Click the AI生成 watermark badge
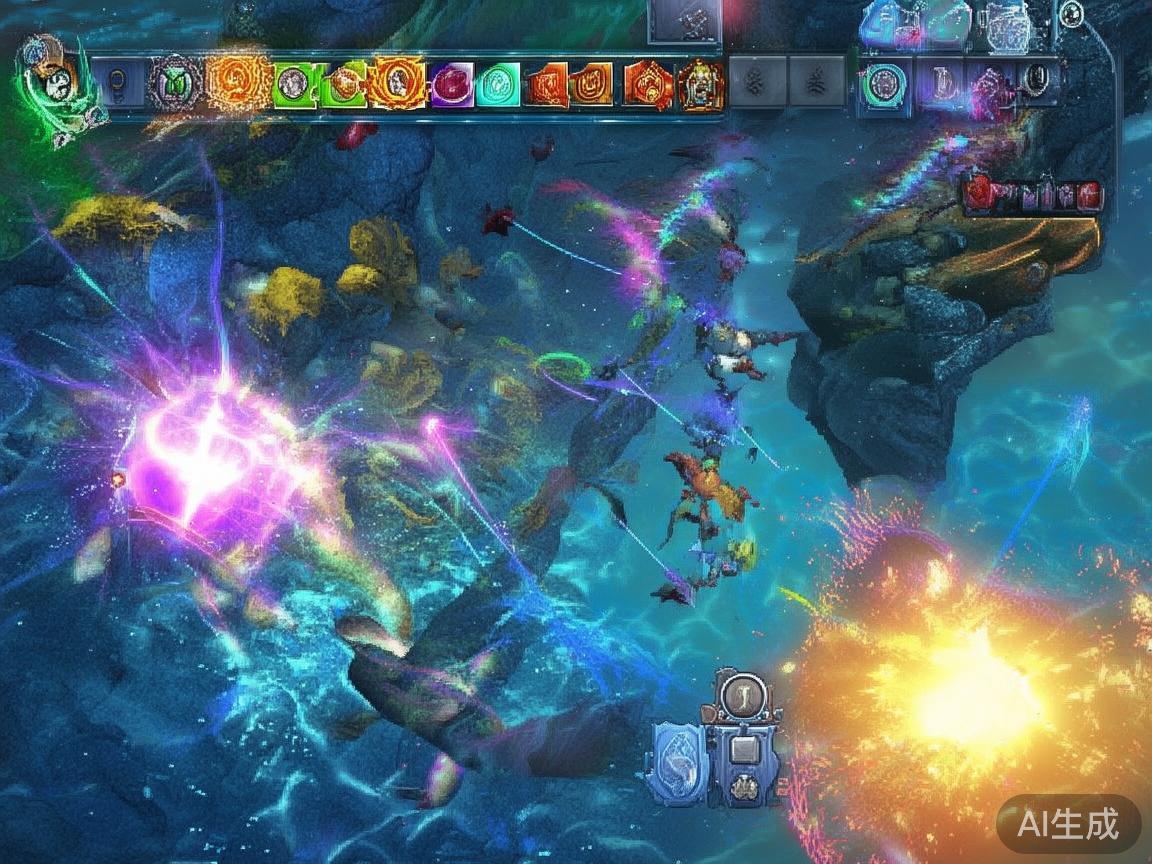This screenshot has width=1152, height=864. point(1068,824)
